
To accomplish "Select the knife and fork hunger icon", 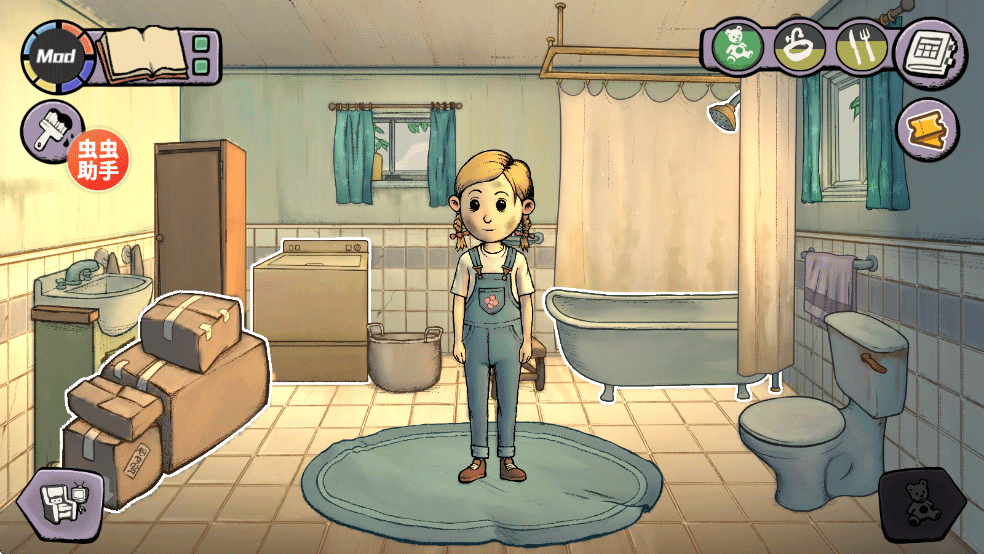I will point(858,46).
